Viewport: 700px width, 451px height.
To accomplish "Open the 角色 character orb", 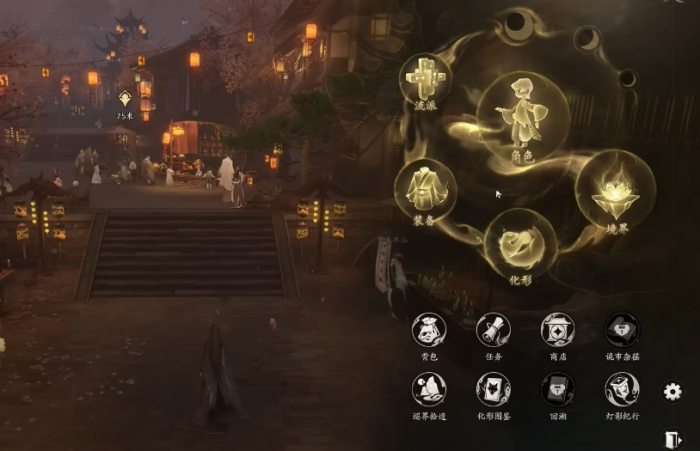I will click(522, 116).
